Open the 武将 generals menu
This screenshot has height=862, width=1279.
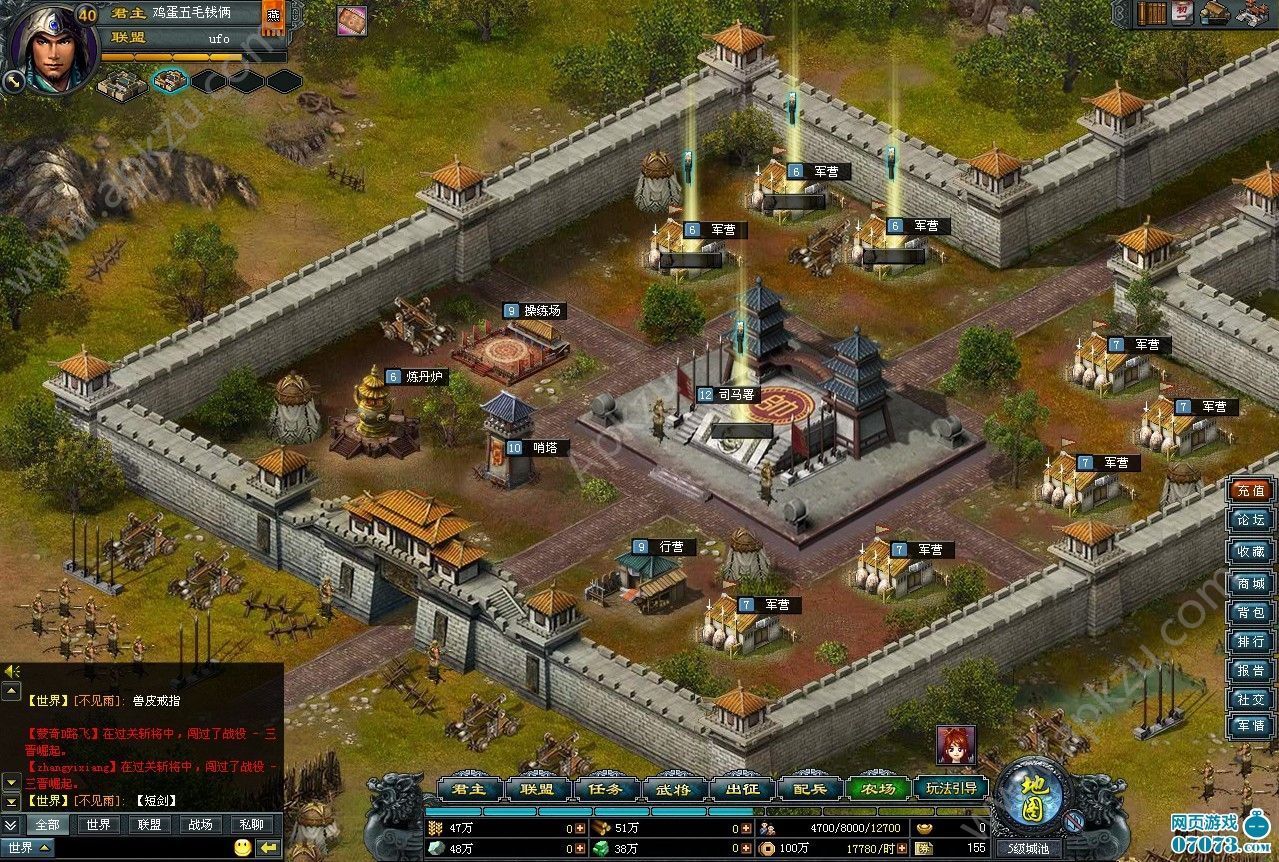(673, 788)
